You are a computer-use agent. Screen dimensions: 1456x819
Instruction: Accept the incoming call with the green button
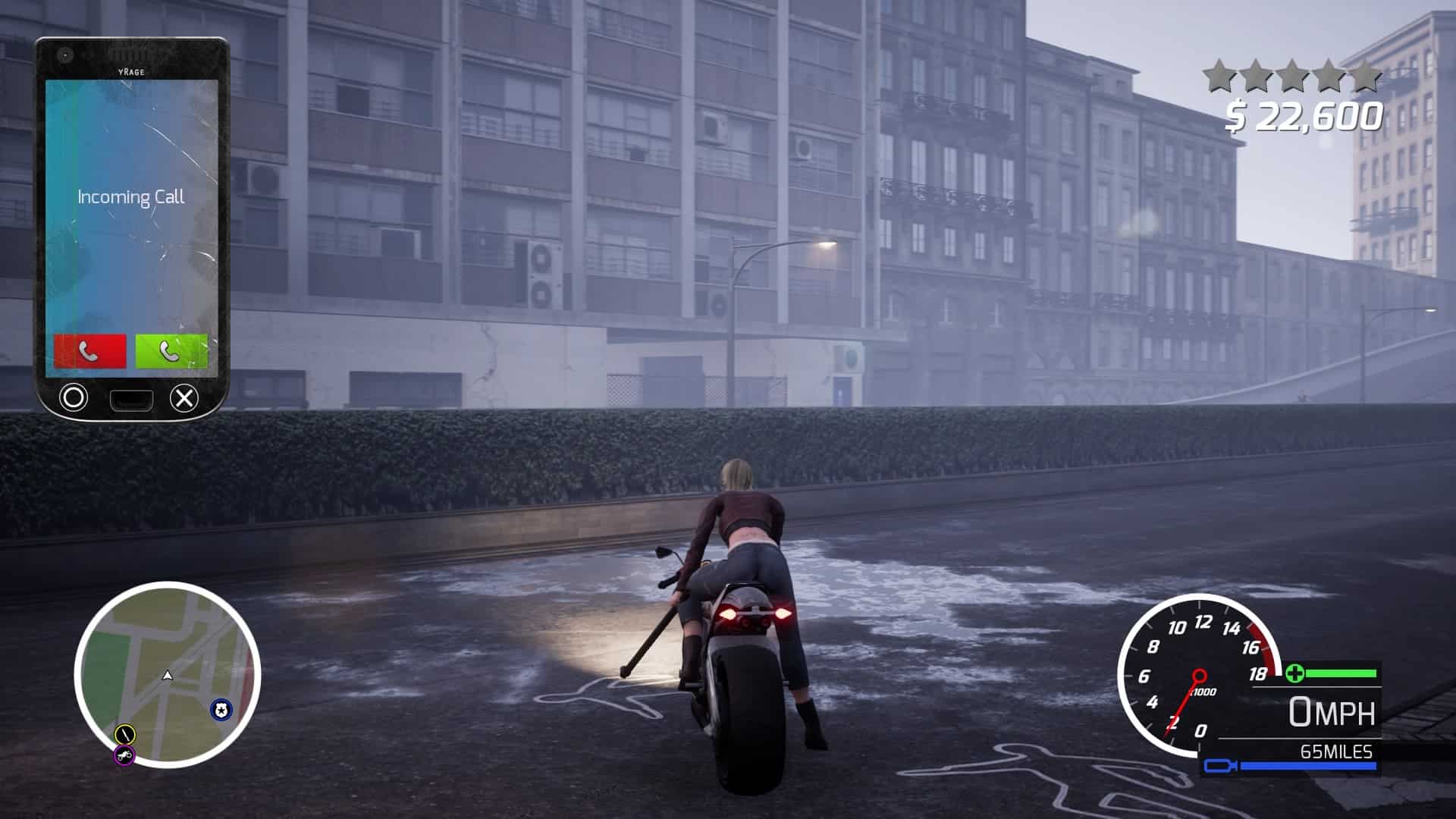(171, 351)
